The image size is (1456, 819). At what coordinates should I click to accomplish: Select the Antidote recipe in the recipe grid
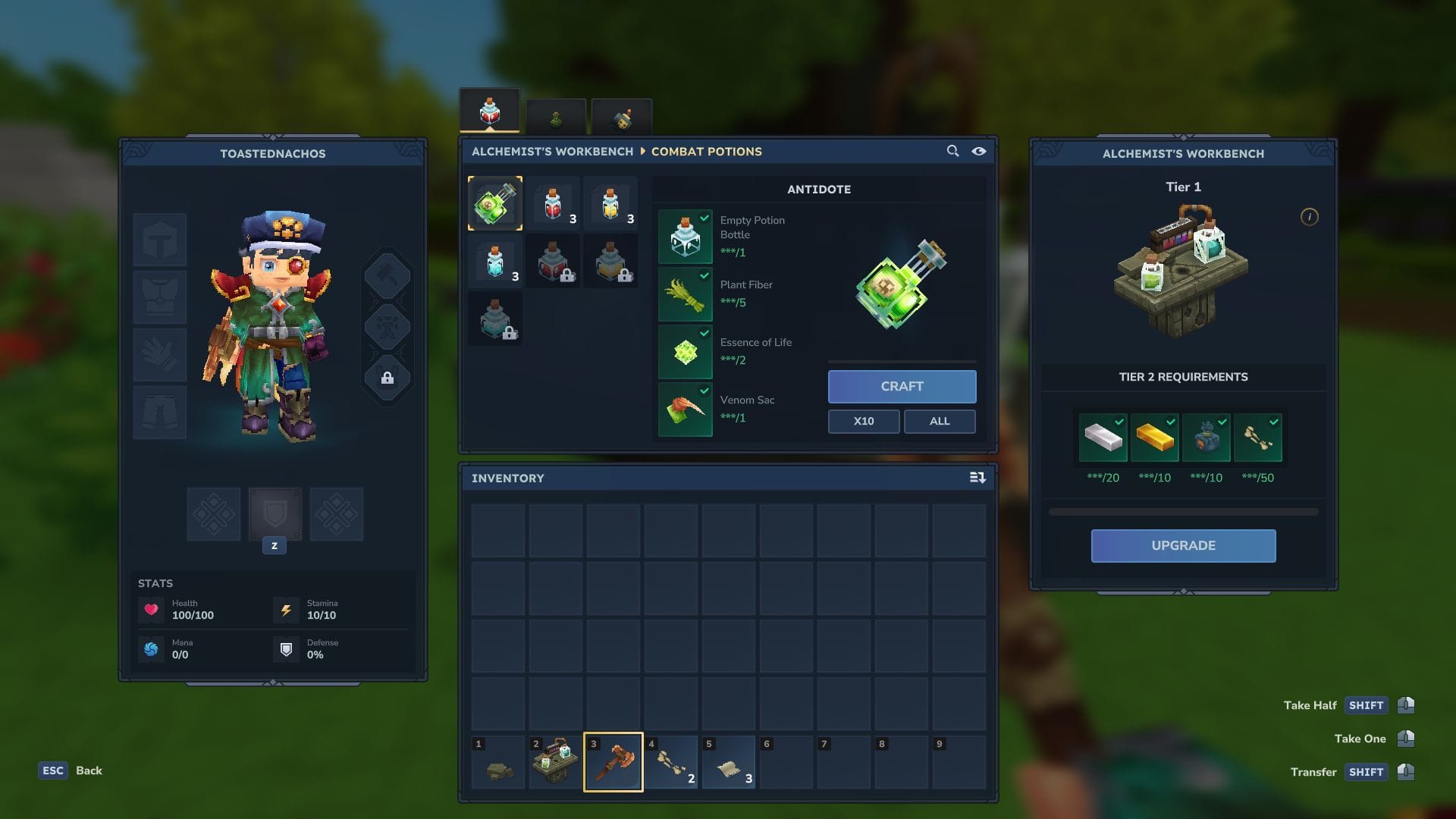pos(495,202)
